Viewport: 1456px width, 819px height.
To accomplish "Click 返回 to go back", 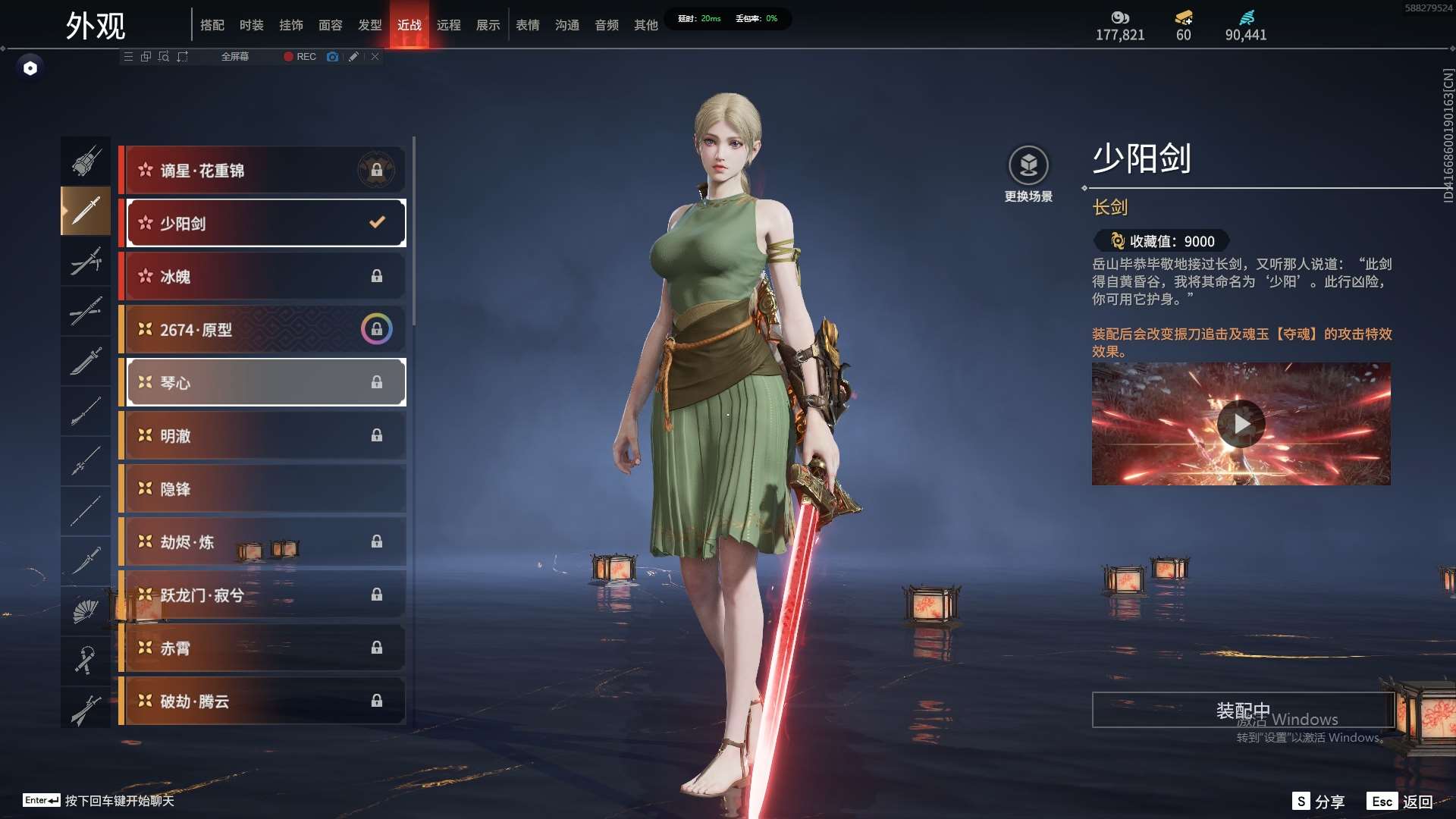I will pos(1401,802).
